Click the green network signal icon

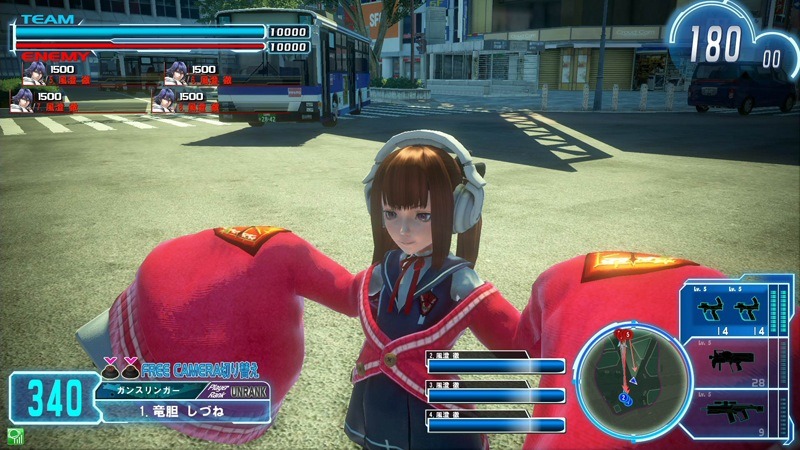point(15,435)
